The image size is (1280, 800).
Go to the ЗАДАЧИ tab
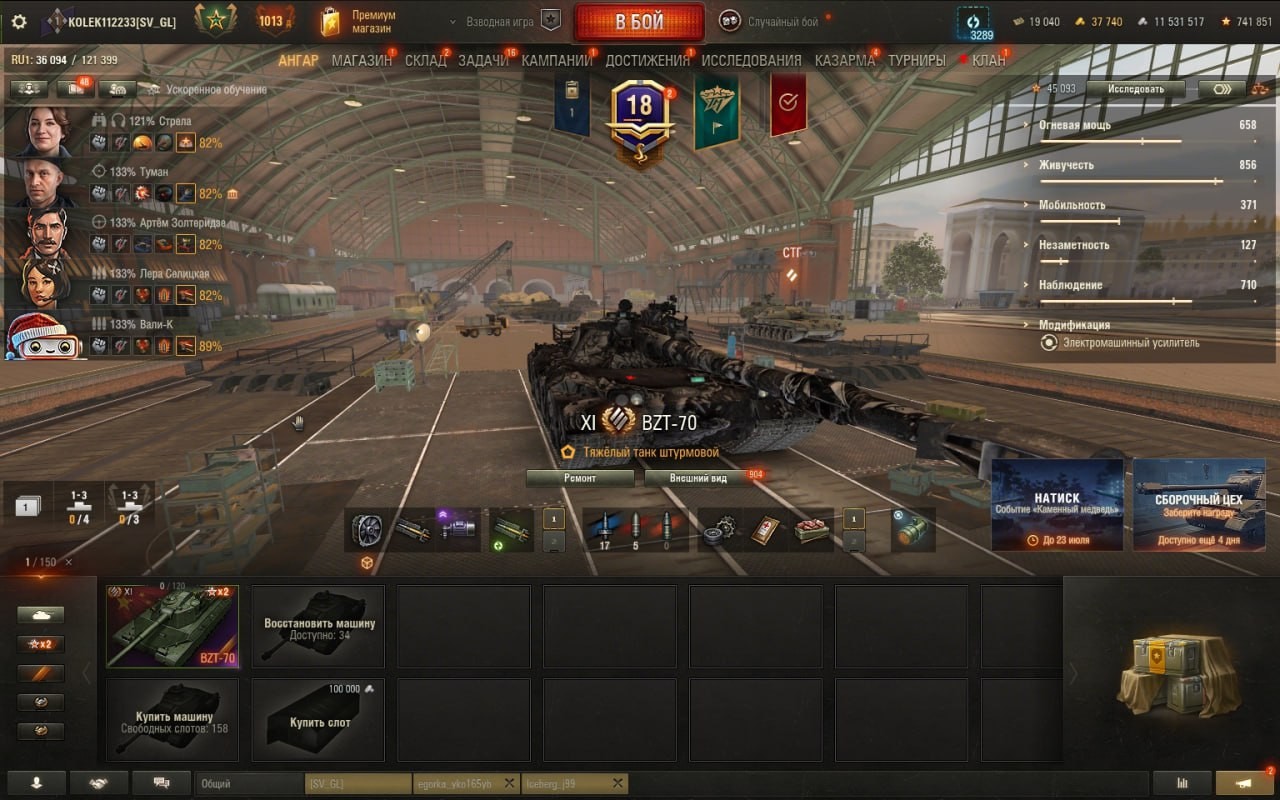(x=483, y=60)
